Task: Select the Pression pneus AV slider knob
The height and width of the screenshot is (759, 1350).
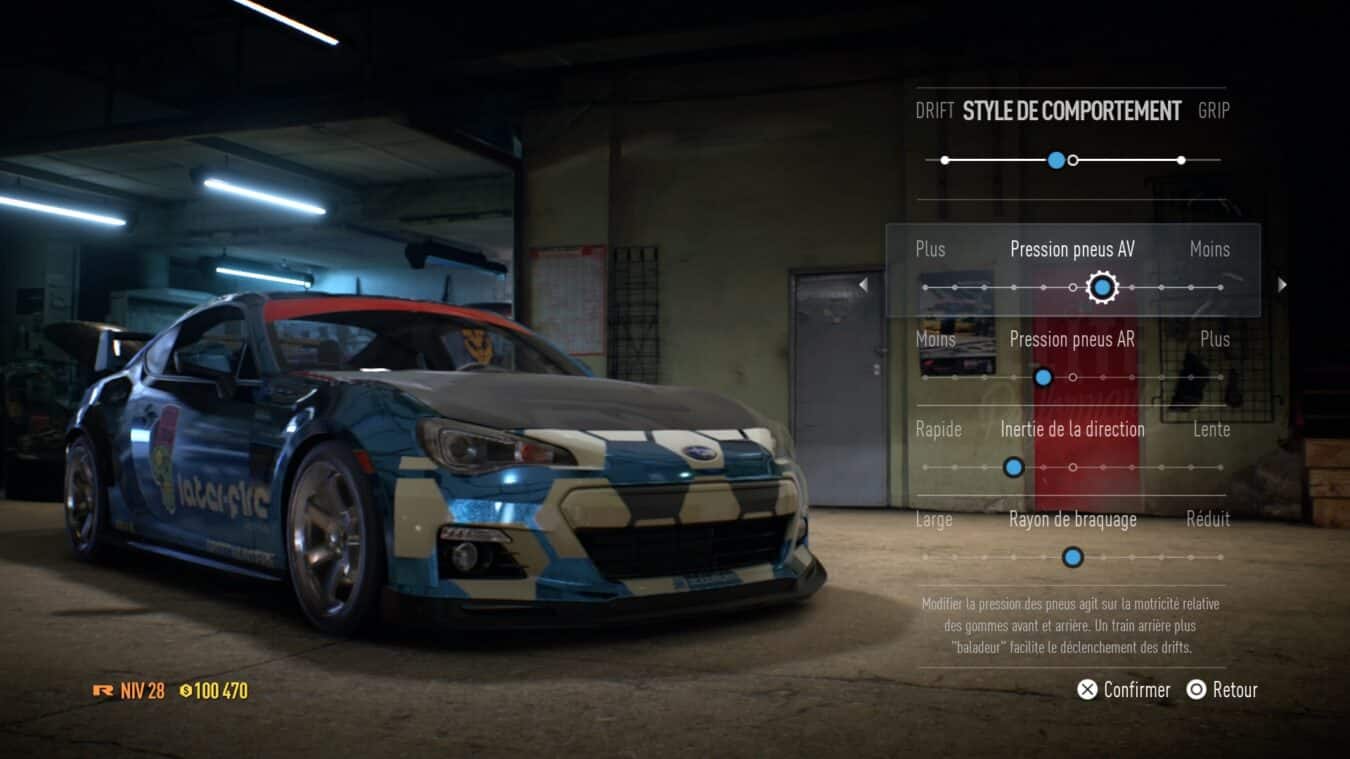Action: point(1101,288)
